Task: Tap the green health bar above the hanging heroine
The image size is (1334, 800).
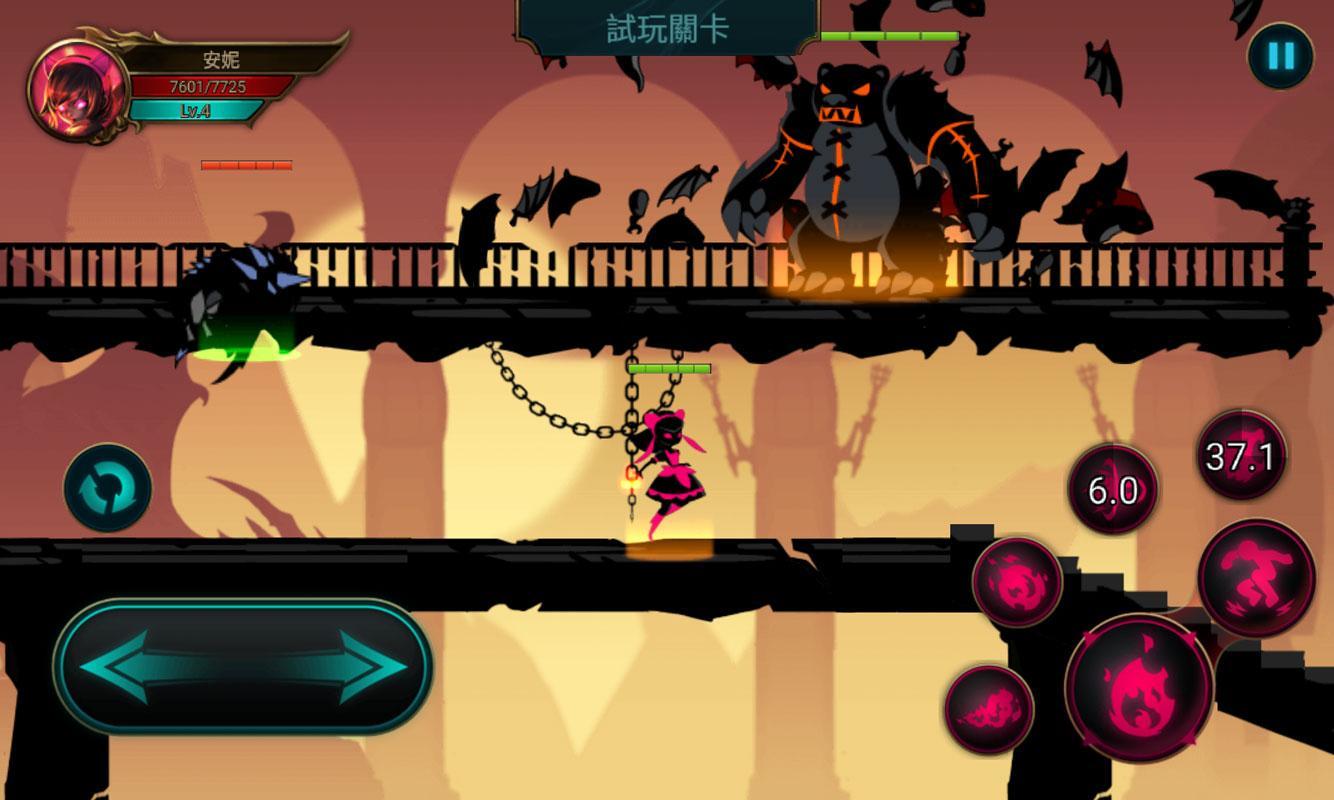Action: (671, 367)
